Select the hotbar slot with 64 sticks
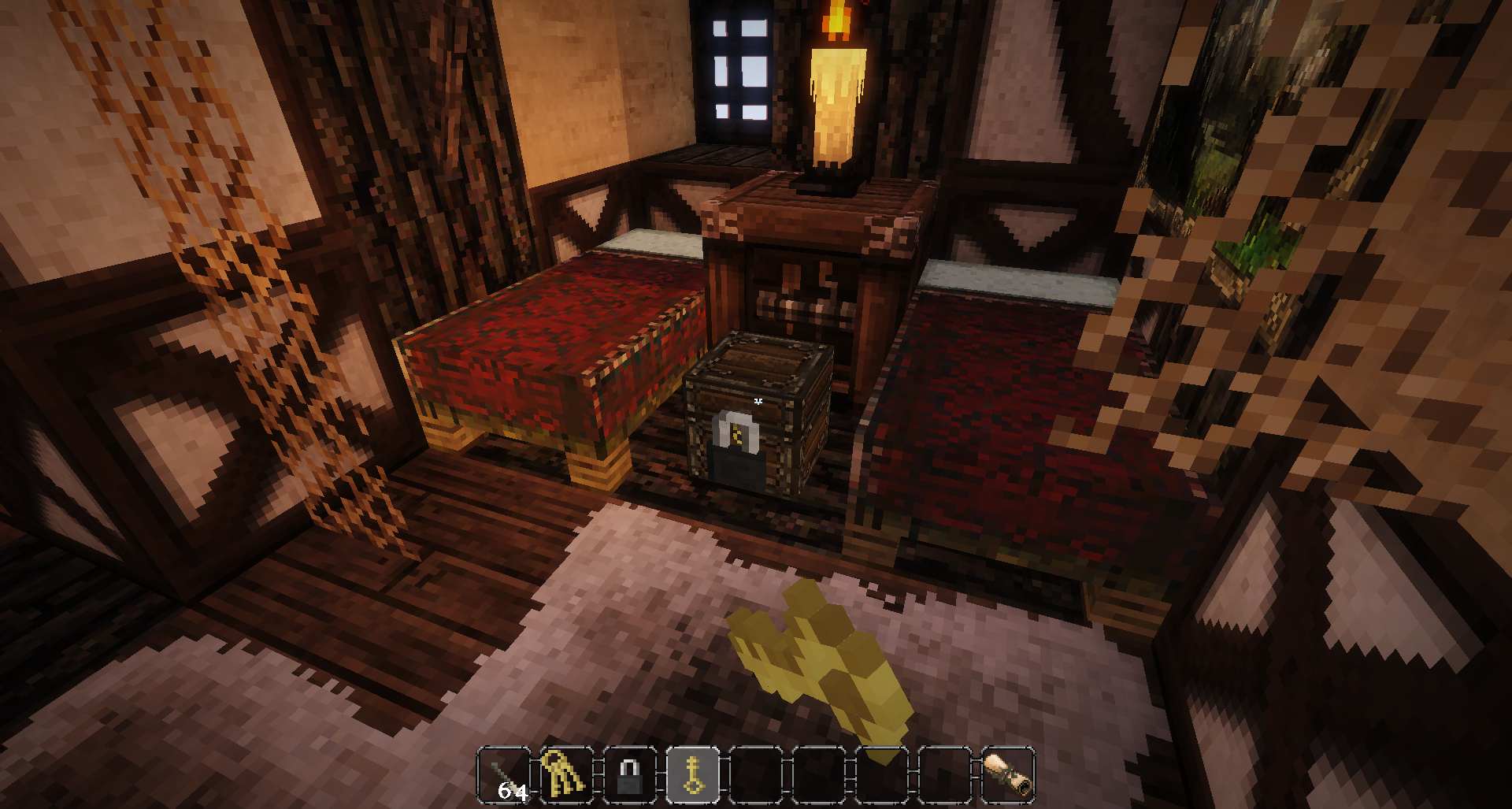Screen dimensions: 1512x809 pyautogui.click(x=504, y=775)
